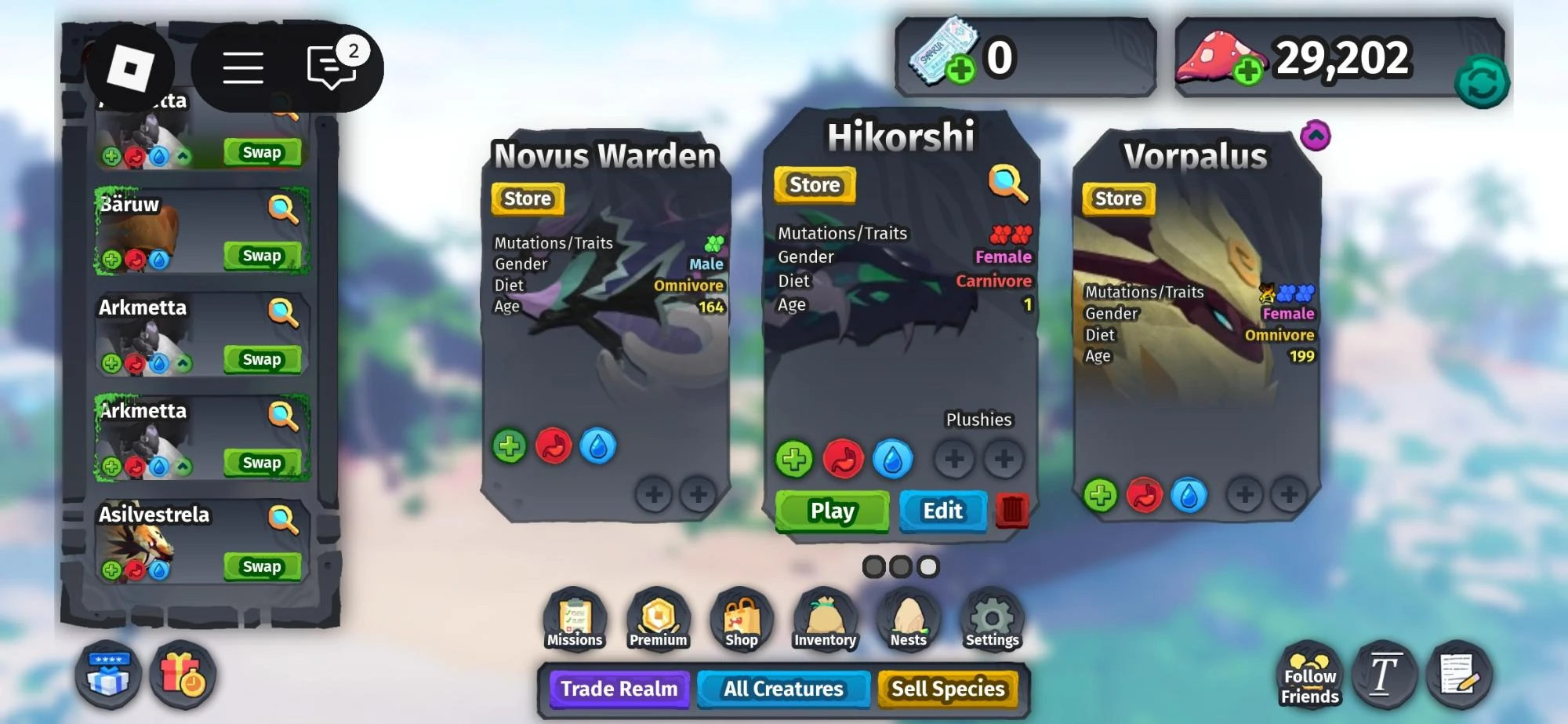Open the in-game Shop
This screenshot has width=1568, height=724.
click(x=742, y=620)
